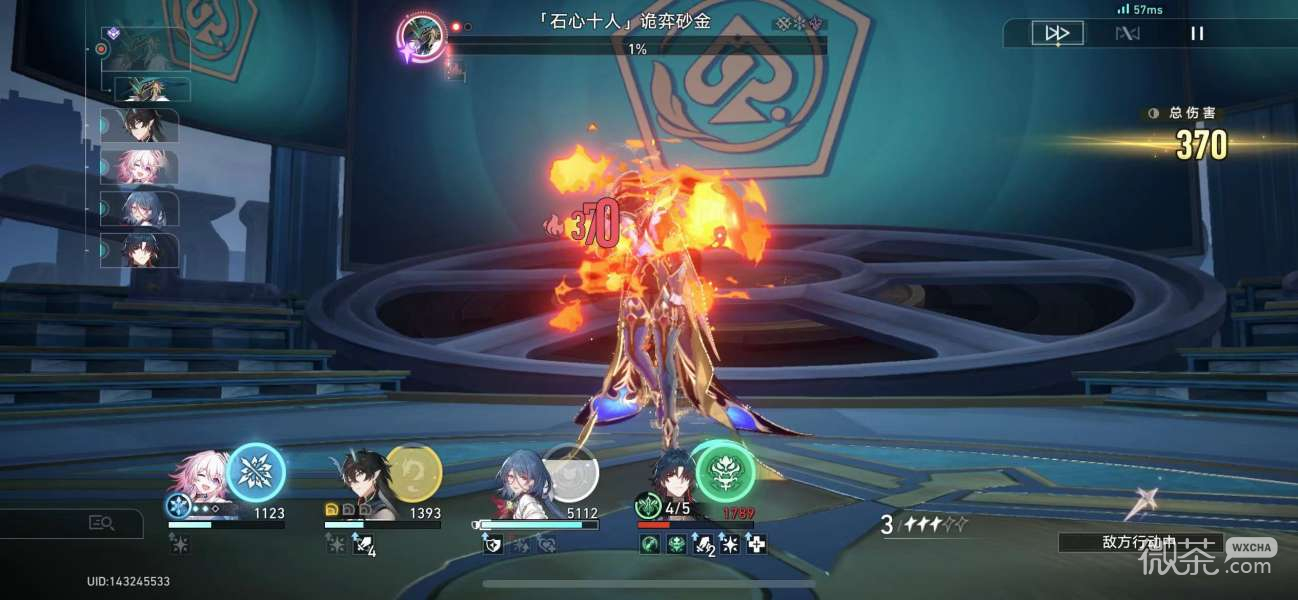Select Dan Heng's portrait in the turn order
This screenshot has height=600, width=1298.
tap(145, 125)
